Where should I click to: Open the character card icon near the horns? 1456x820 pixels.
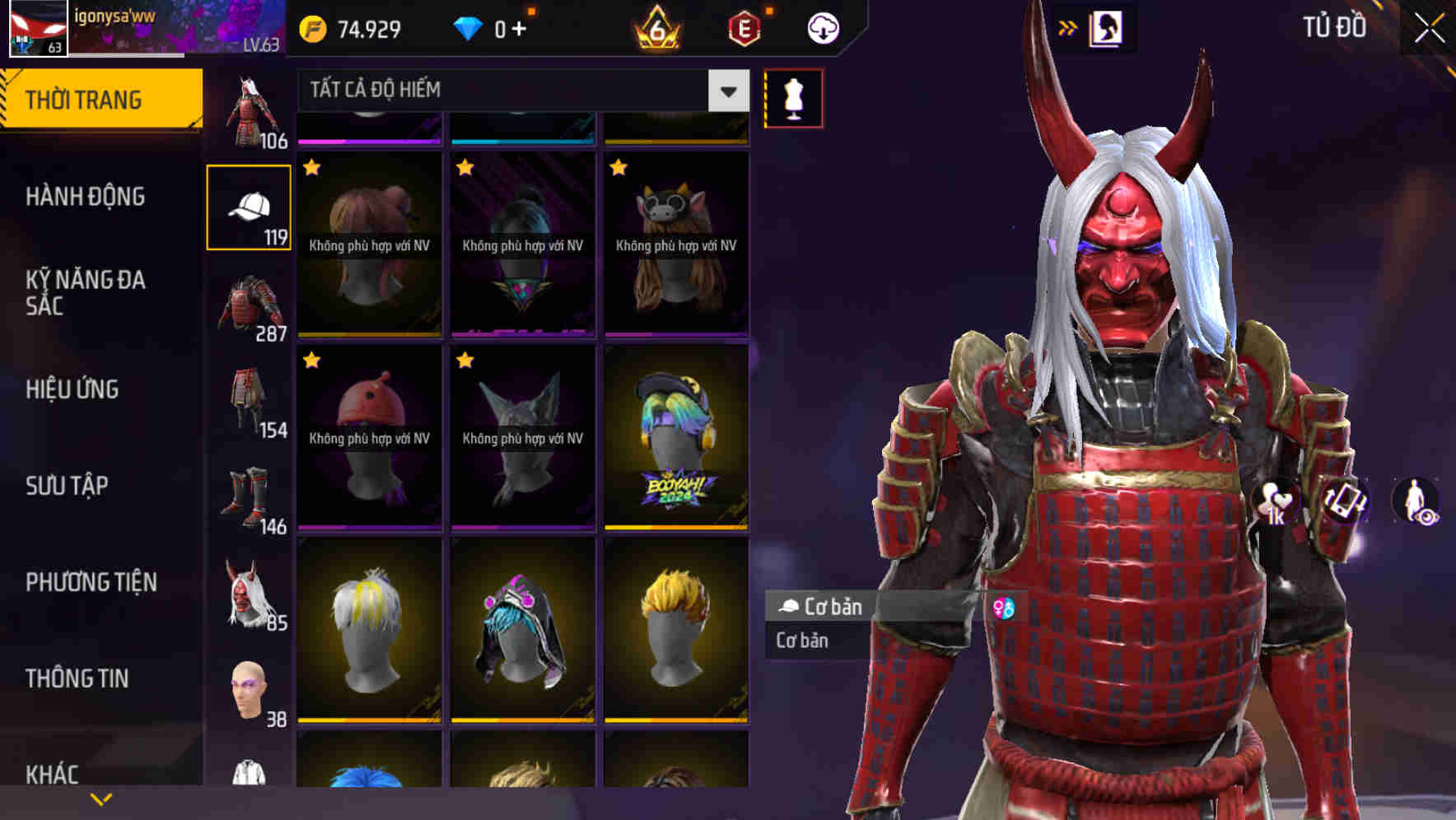[x=1107, y=27]
